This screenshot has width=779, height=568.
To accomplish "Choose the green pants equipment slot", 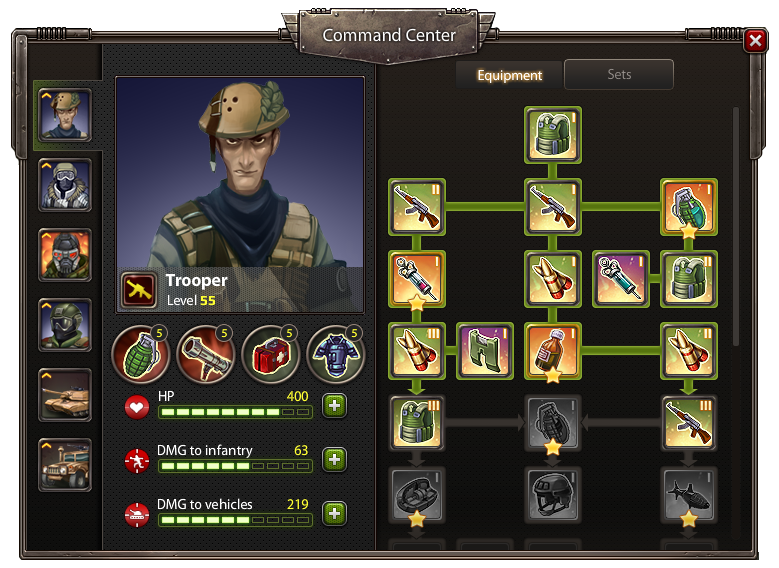I will point(485,351).
